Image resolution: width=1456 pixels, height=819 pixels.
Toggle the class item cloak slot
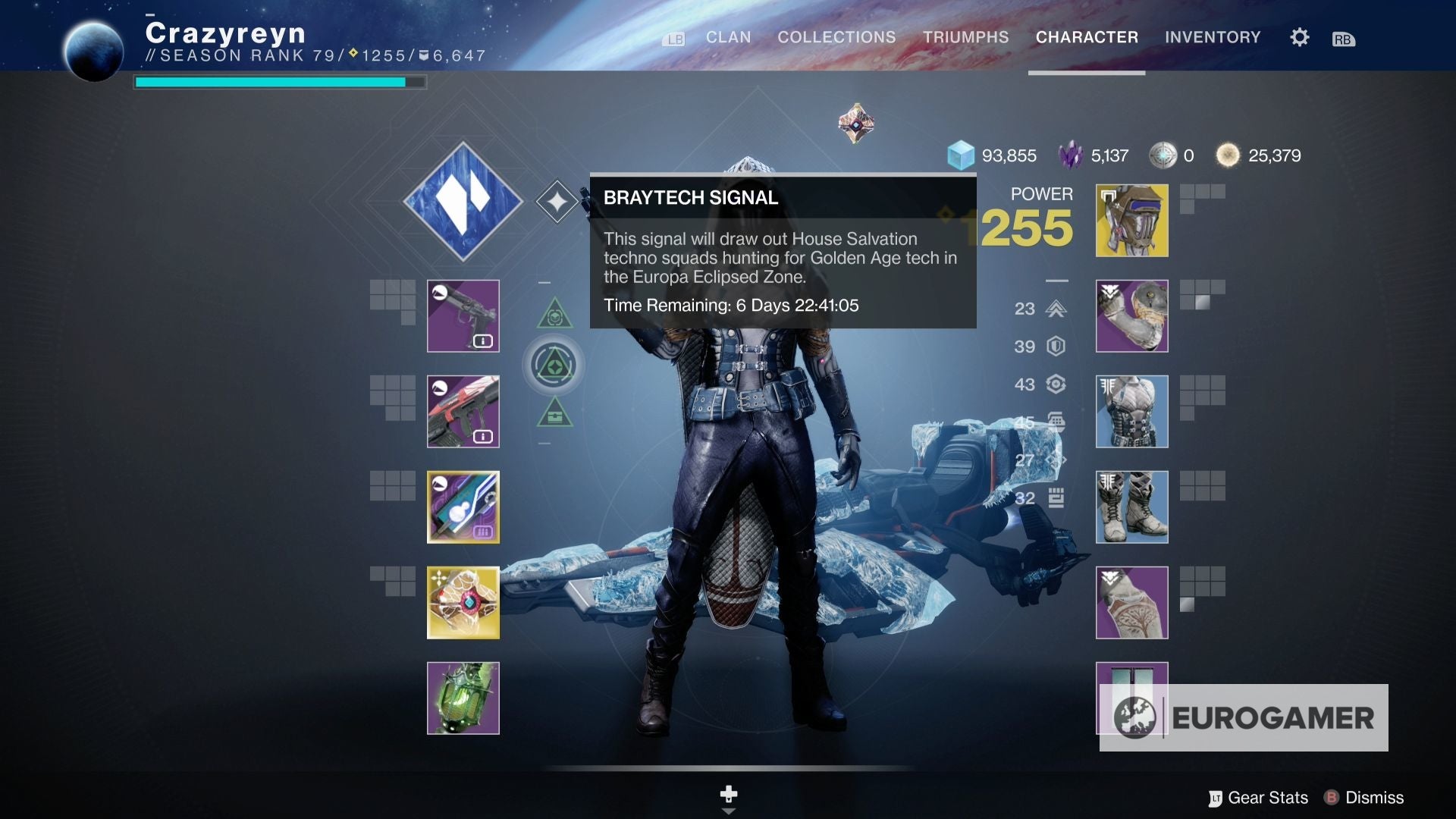click(1131, 602)
